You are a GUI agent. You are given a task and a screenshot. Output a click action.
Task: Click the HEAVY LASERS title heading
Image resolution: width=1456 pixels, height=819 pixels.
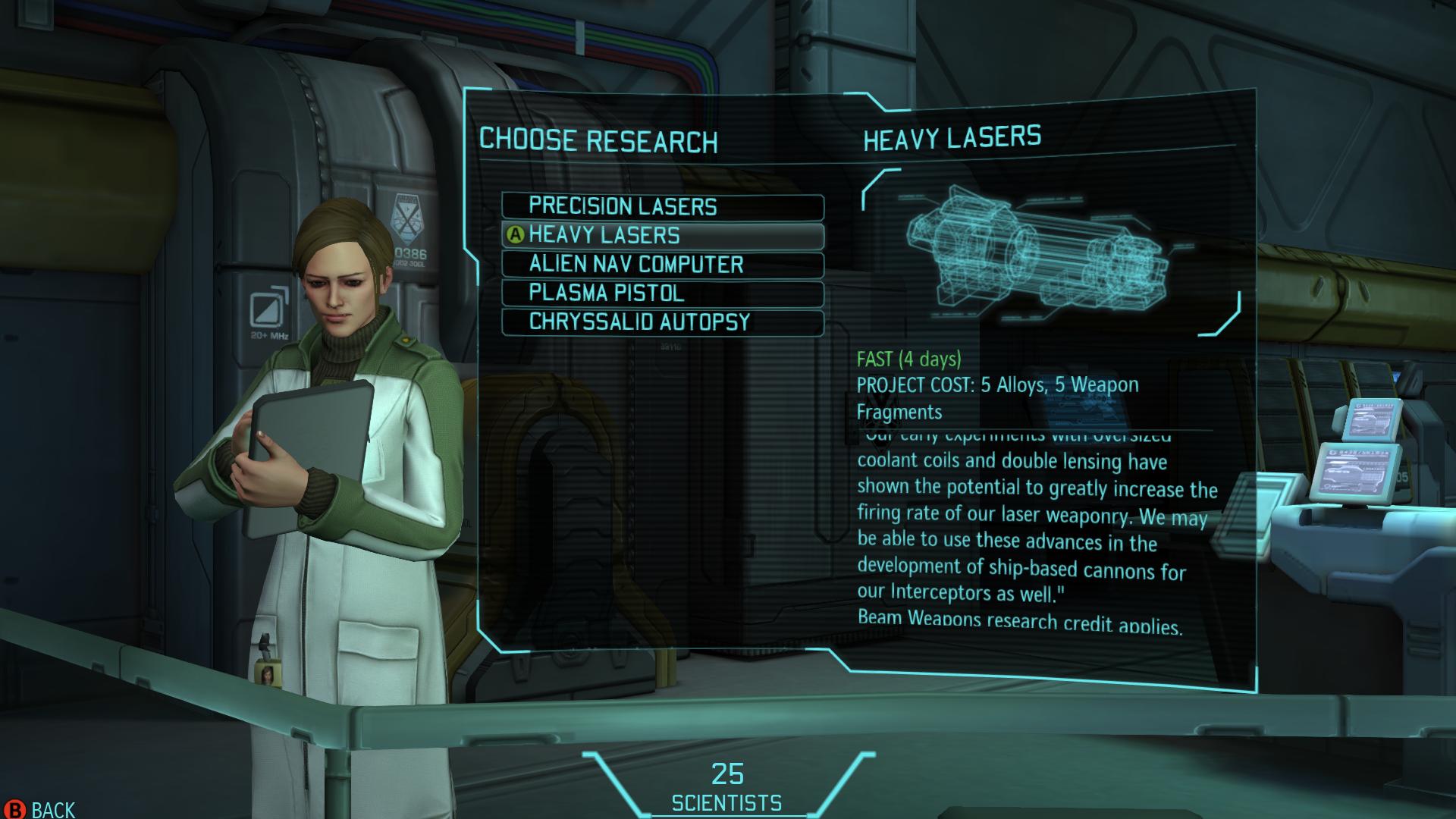click(952, 138)
